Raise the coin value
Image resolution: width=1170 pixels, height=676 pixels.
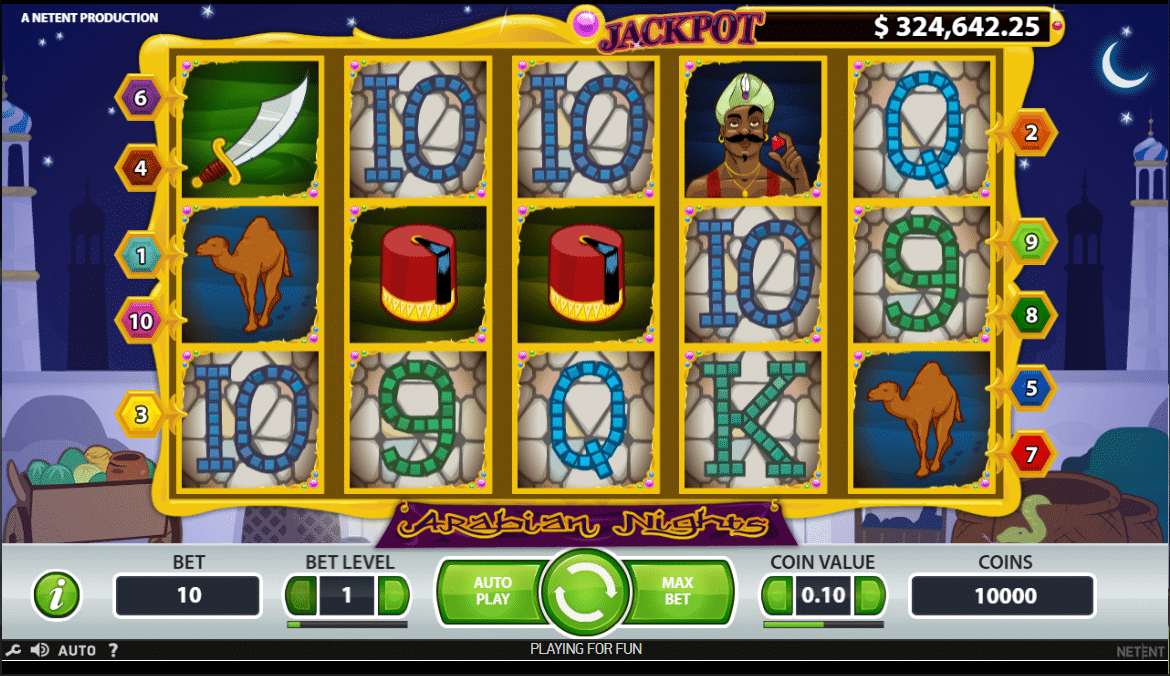click(870, 596)
